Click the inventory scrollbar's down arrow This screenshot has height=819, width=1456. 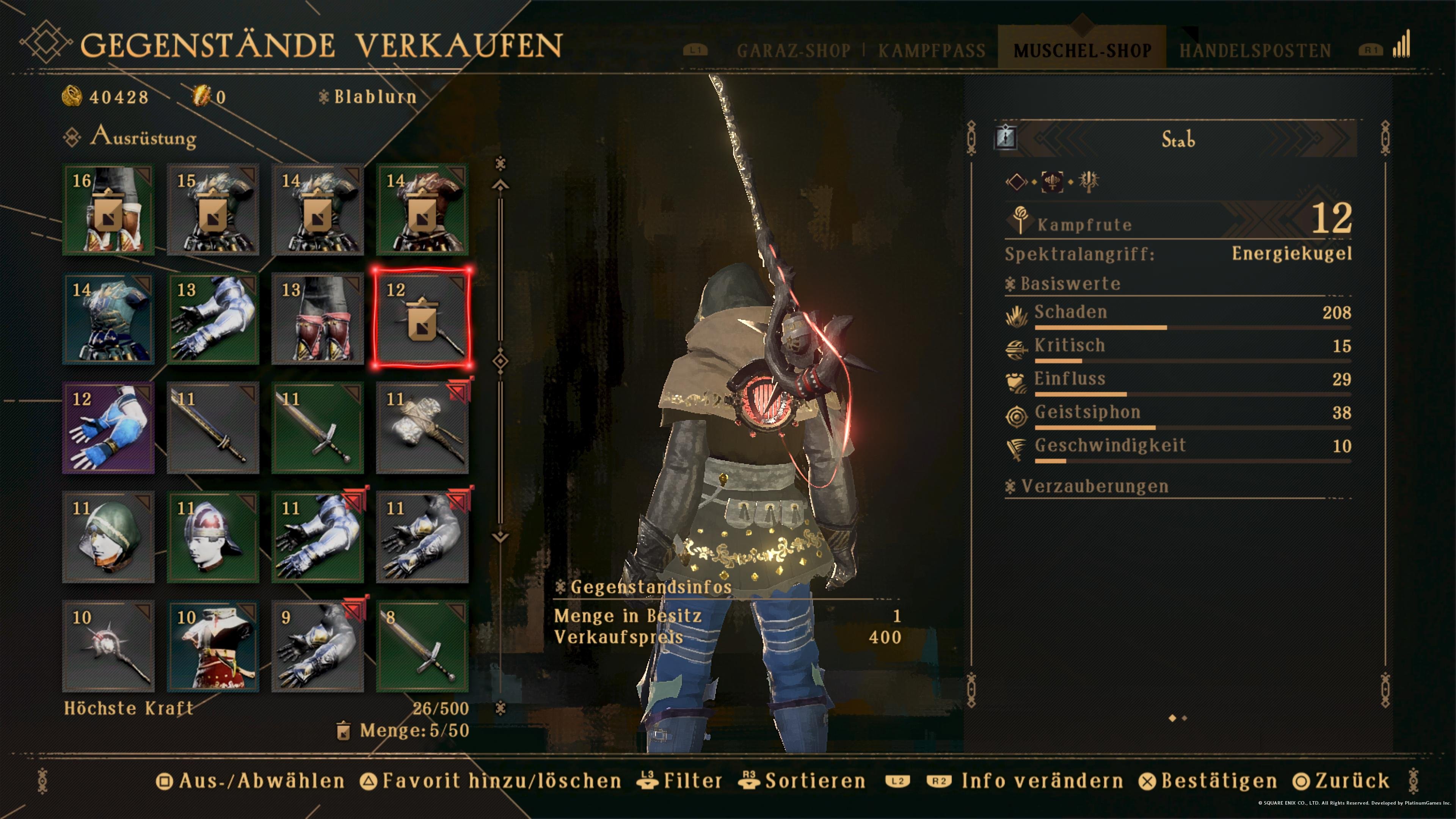click(x=500, y=537)
